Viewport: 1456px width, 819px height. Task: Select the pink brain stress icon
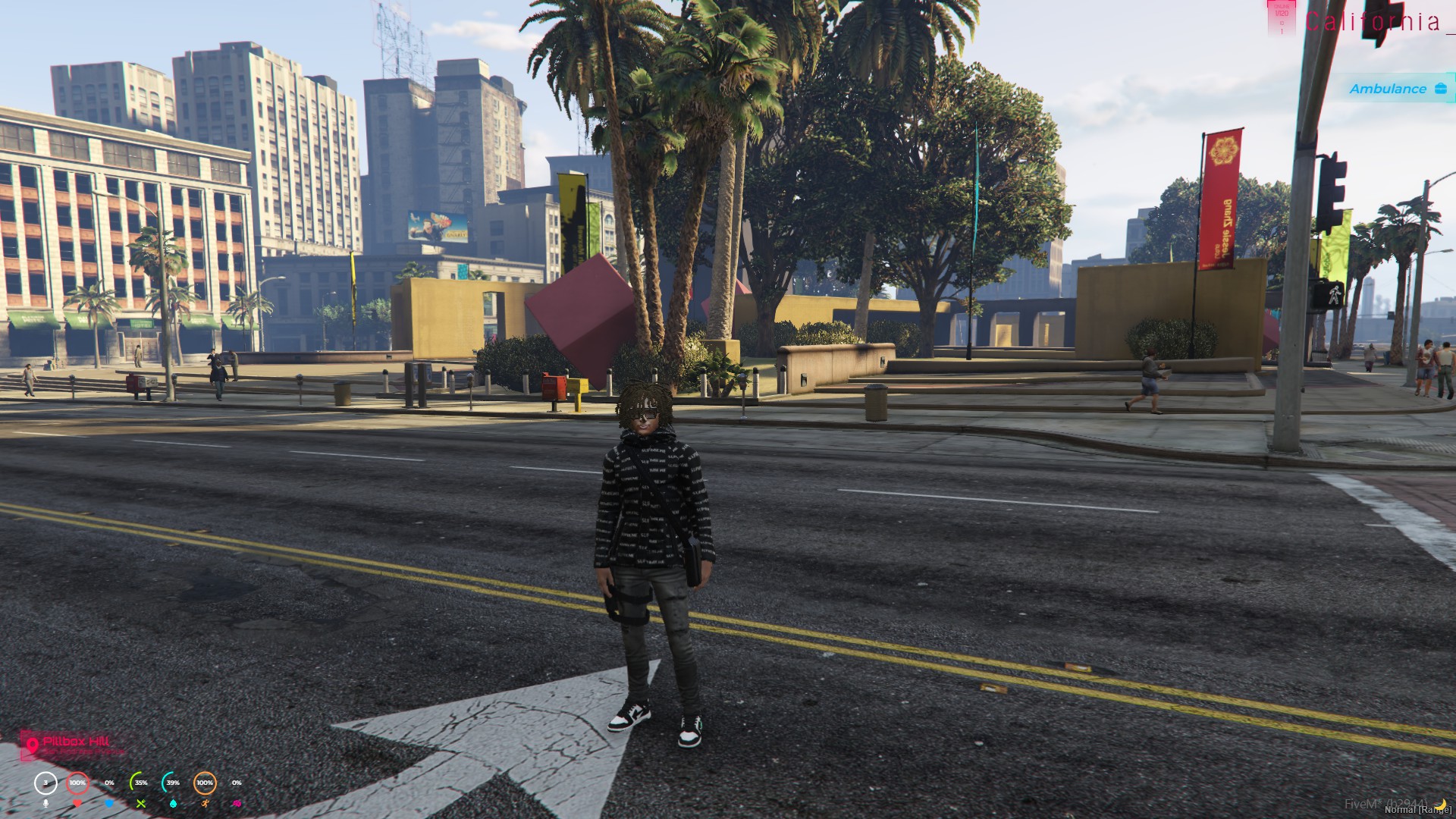237,803
